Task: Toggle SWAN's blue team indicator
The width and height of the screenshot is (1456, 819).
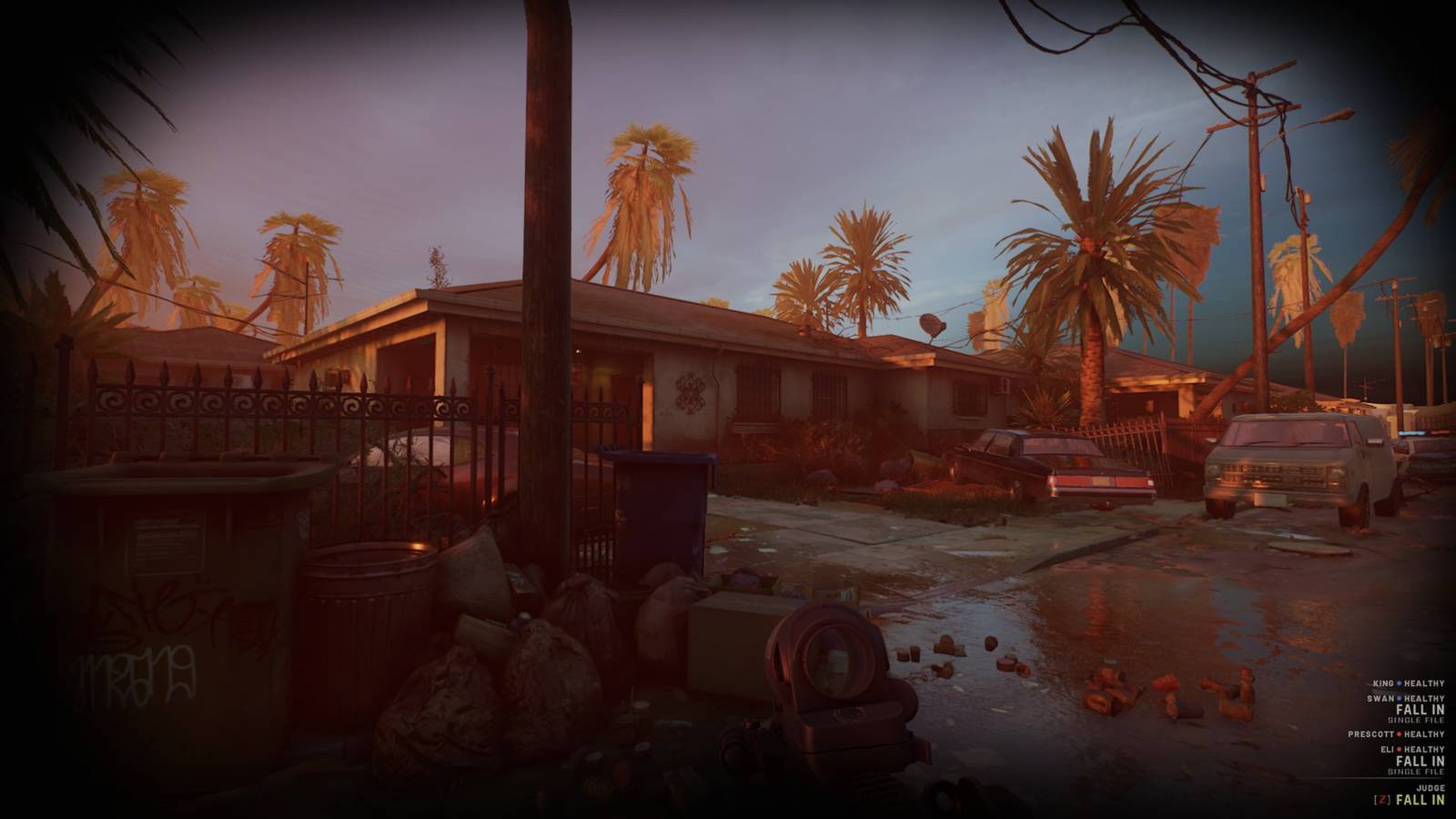Action: (1399, 698)
